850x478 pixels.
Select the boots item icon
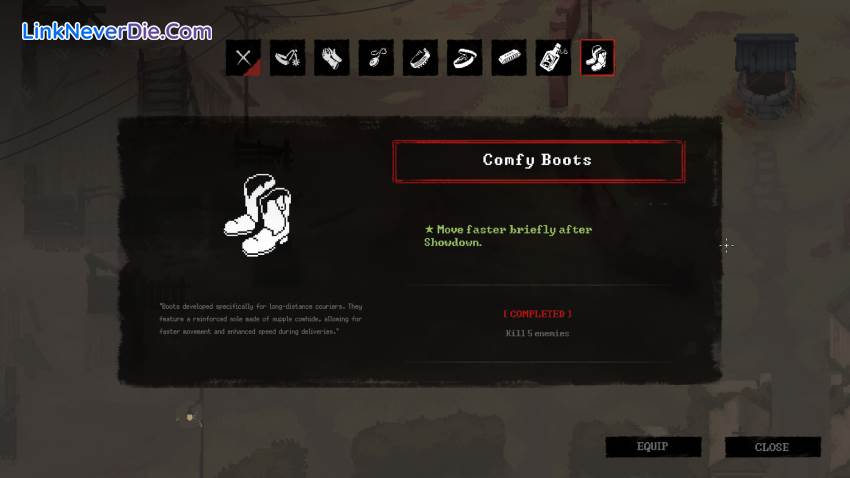(597, 58)
